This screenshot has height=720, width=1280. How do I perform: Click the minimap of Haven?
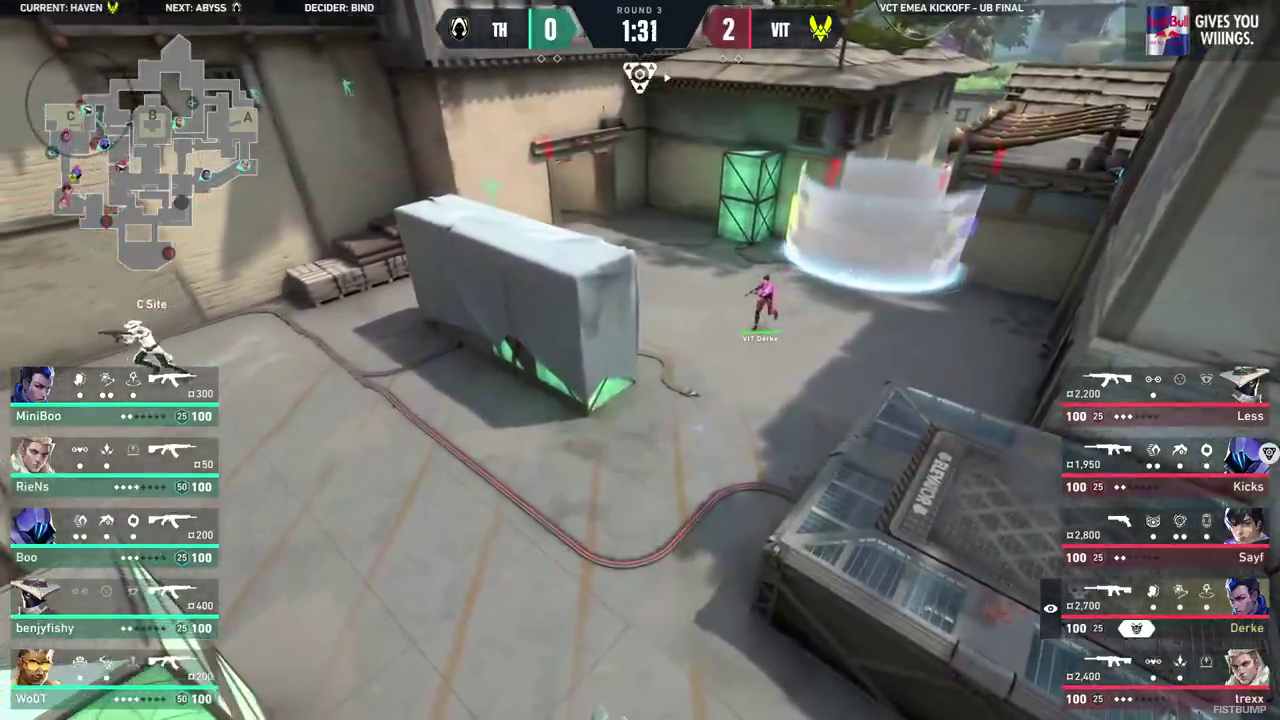pyautogui.click(x=150, y=150)
